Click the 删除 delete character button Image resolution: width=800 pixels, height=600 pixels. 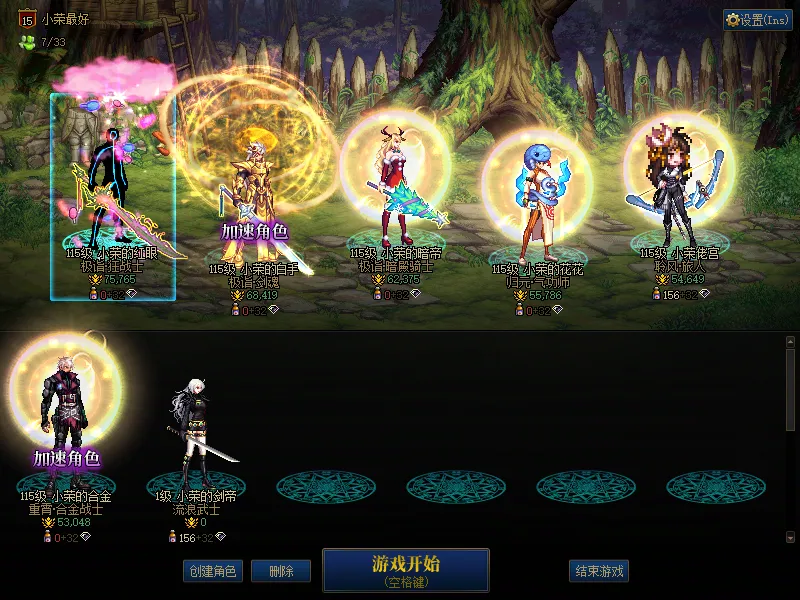point(281,571)
